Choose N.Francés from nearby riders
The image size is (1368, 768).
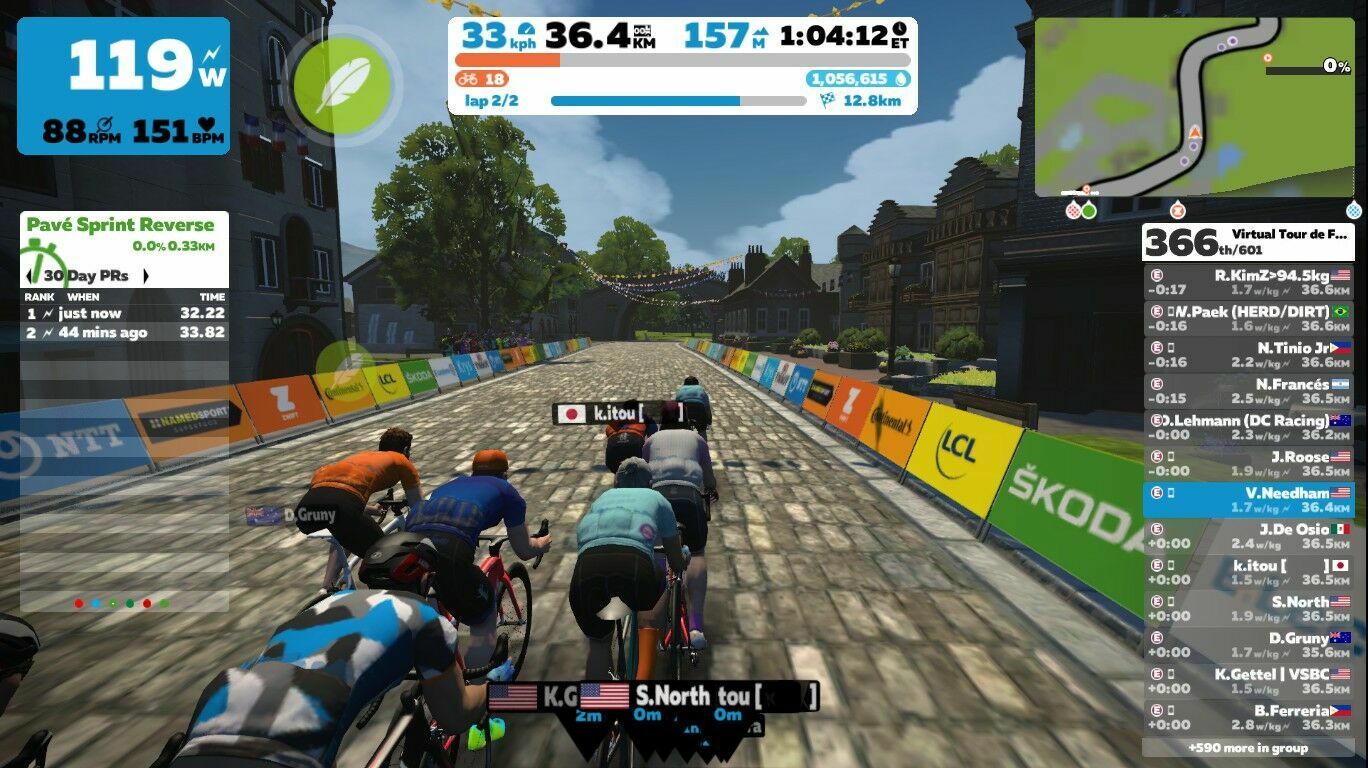point(1247,391)
